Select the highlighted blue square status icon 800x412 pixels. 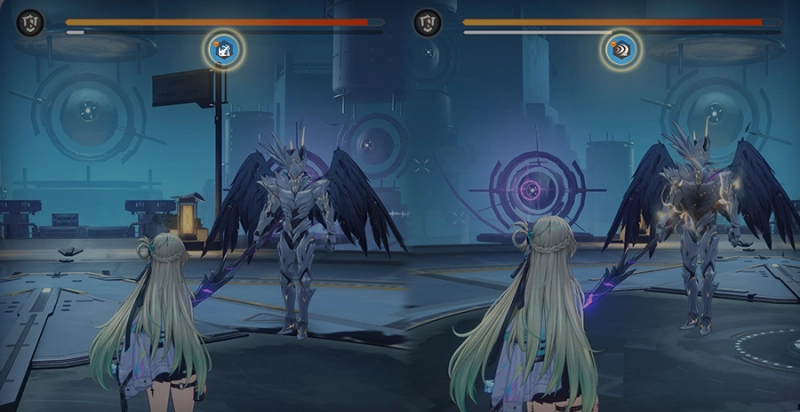tap(224, 48)
